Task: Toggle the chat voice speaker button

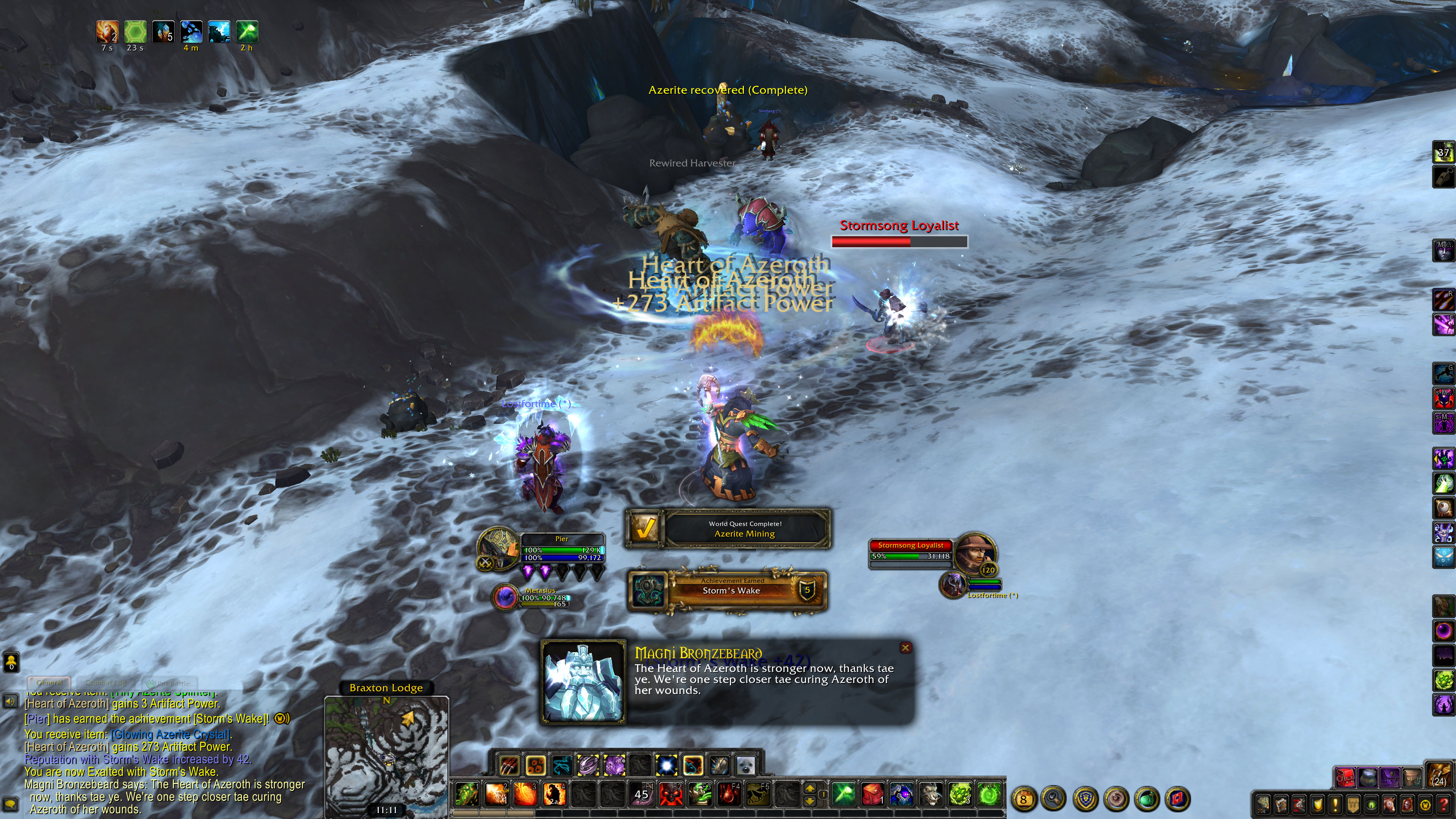Action: pyautogui.click(x=11, y=701)
